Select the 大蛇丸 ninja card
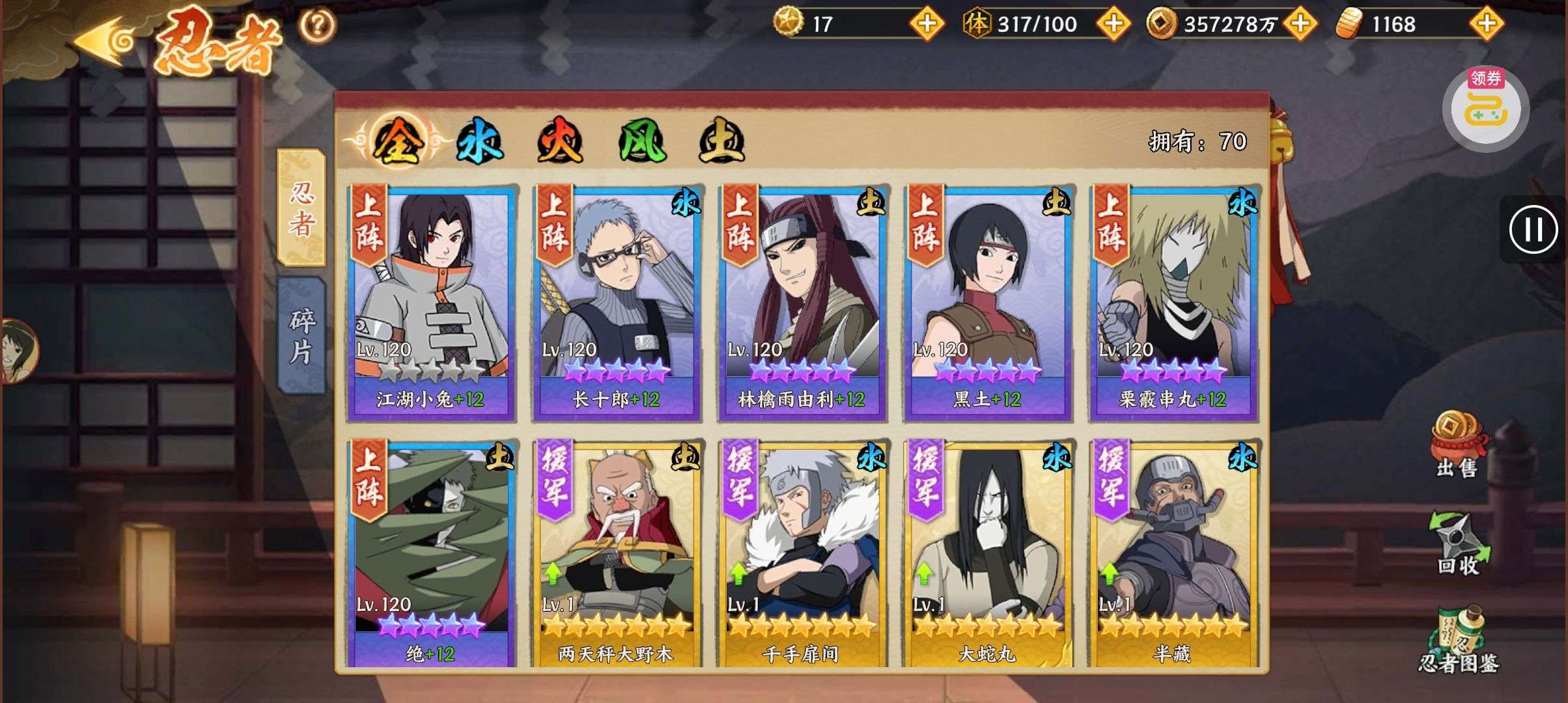The height and width of the screenshot is (703, 1568). [x=987, y=553]
